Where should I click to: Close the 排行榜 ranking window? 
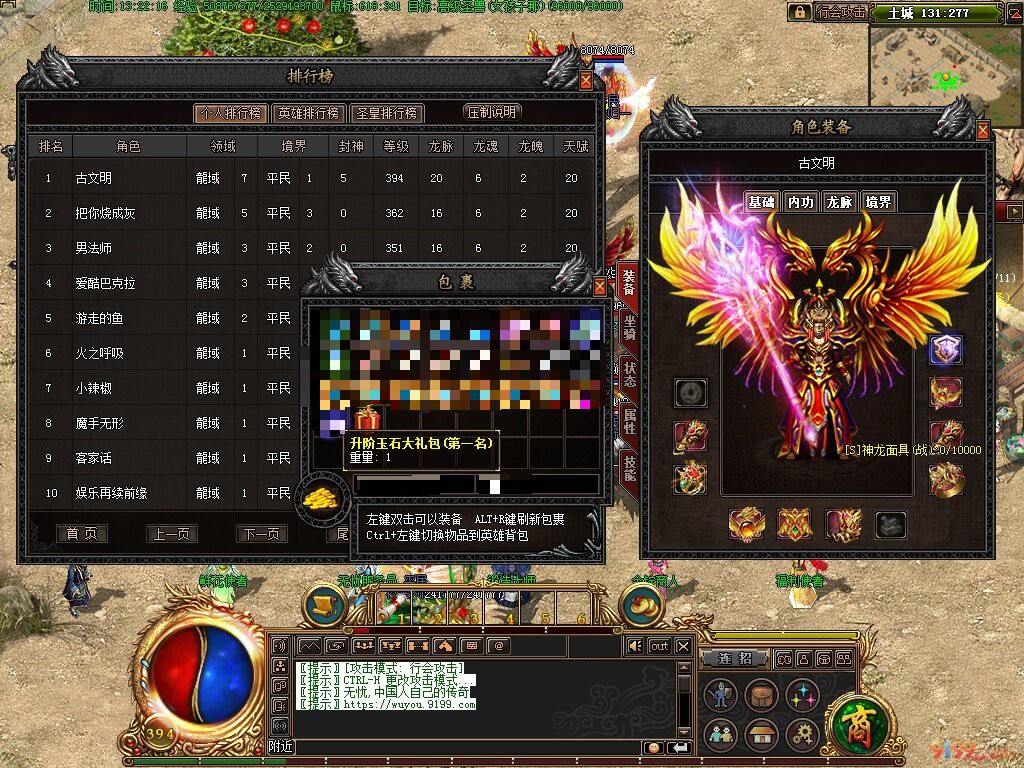[x=586, y=81]
